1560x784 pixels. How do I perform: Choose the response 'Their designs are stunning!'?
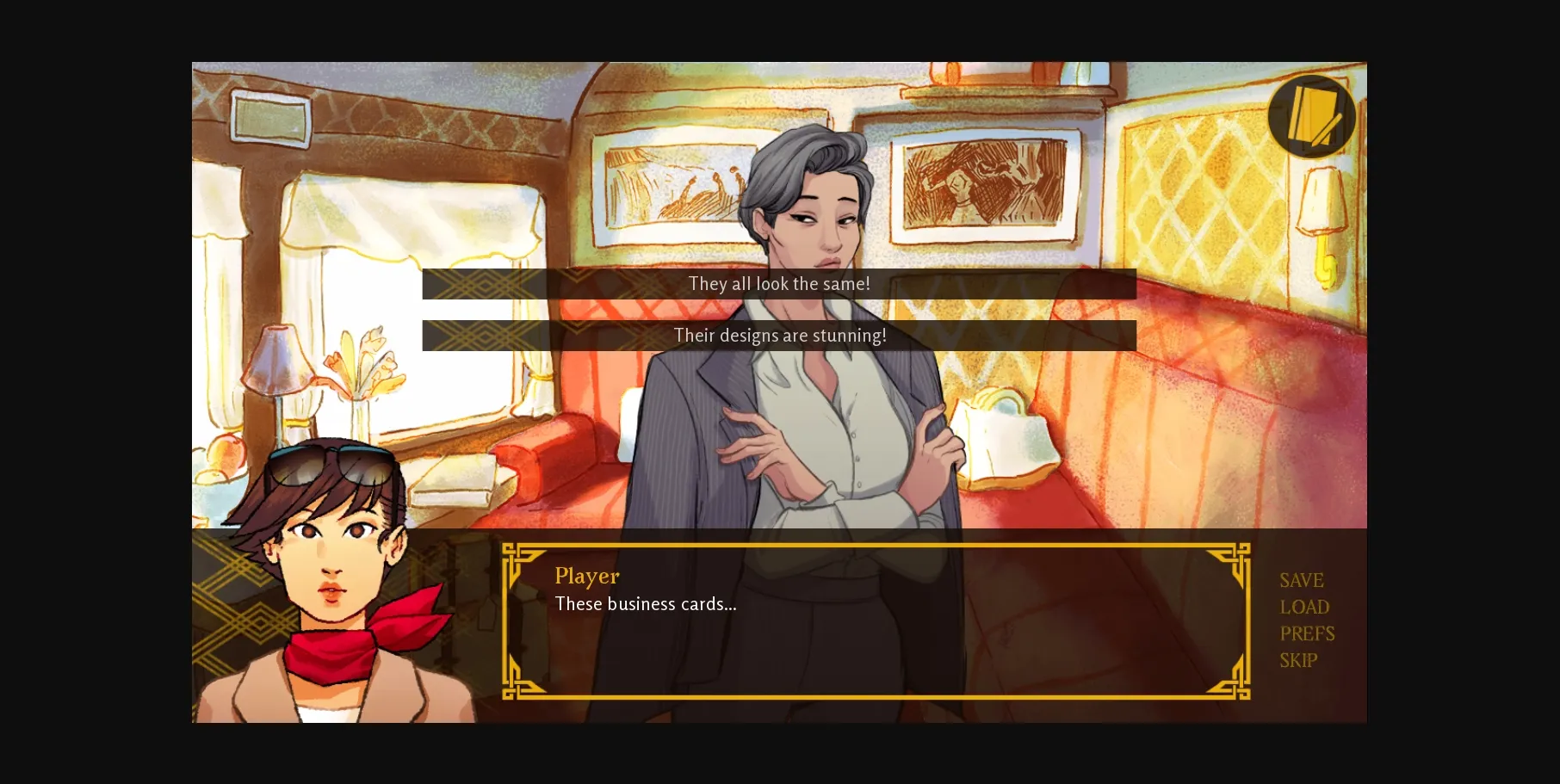(x=779, y=336)
